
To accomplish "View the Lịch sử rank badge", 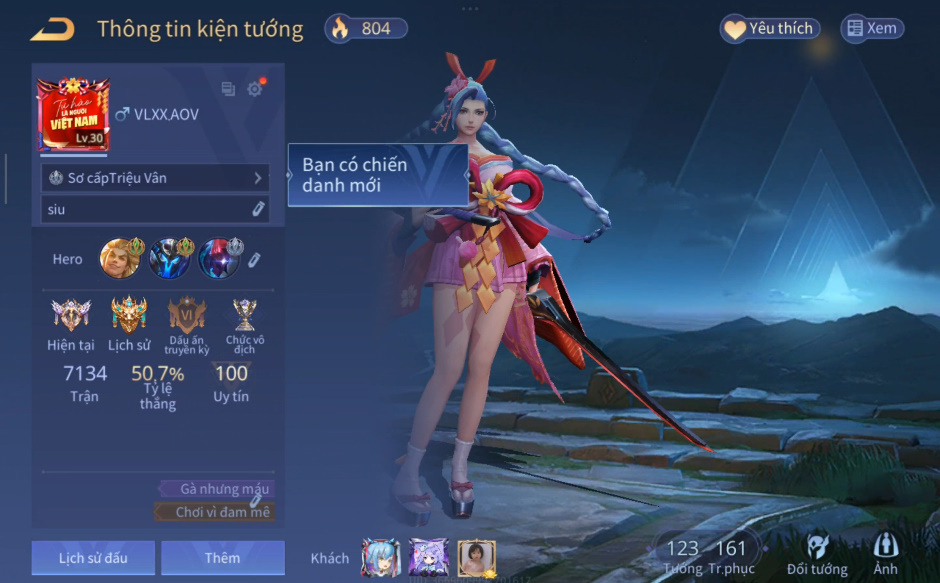I will tap(129, 316).
